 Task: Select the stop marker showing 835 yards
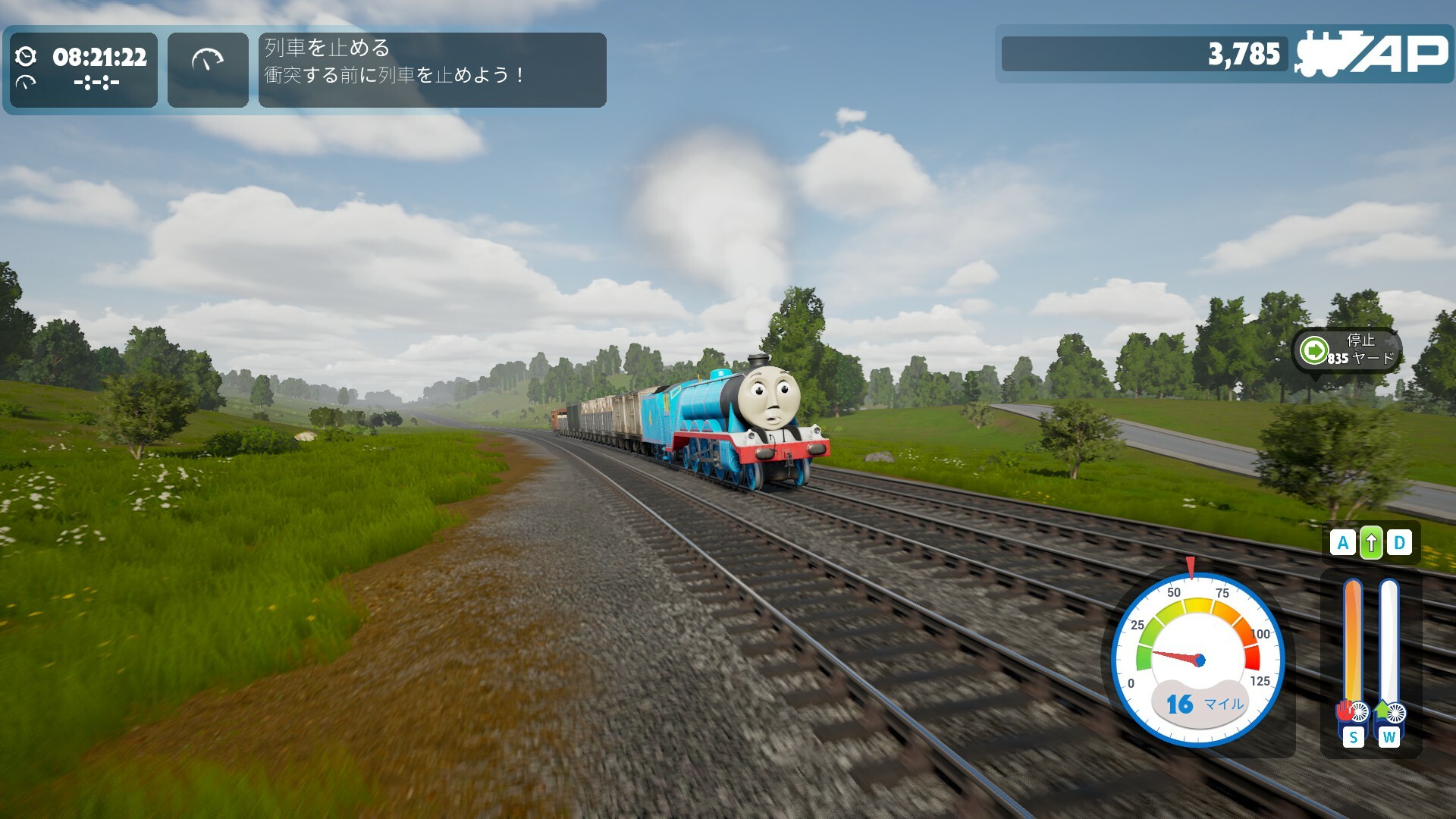point(1347,350)
